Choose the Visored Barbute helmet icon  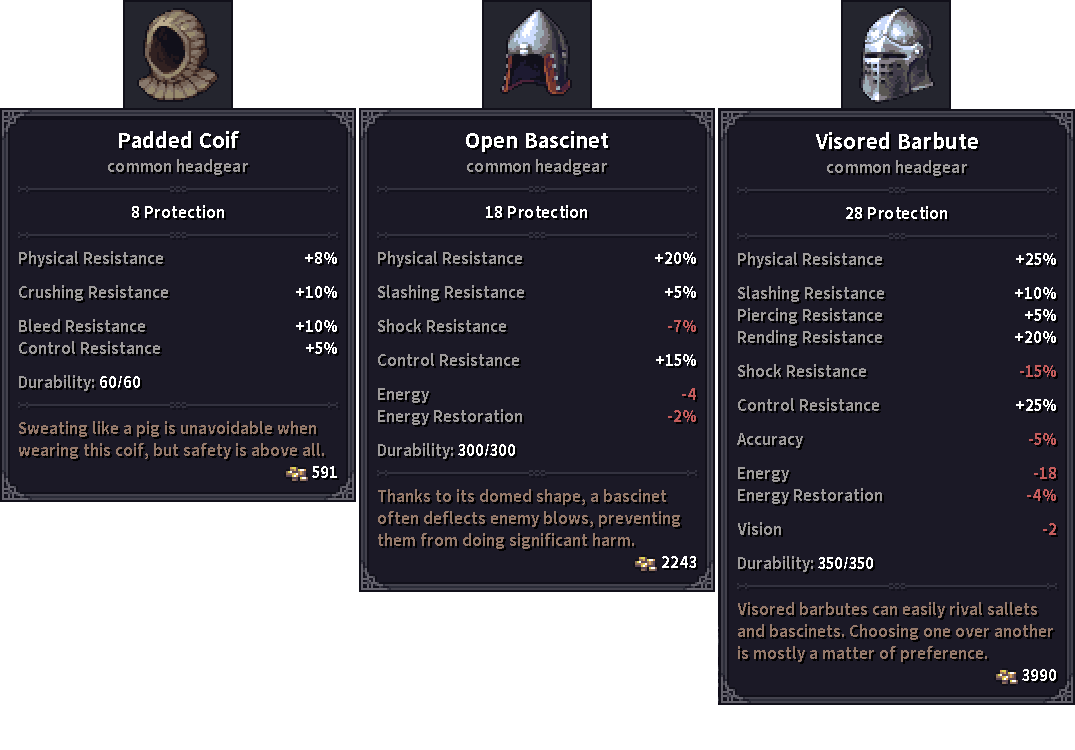[x=896, y=55]
